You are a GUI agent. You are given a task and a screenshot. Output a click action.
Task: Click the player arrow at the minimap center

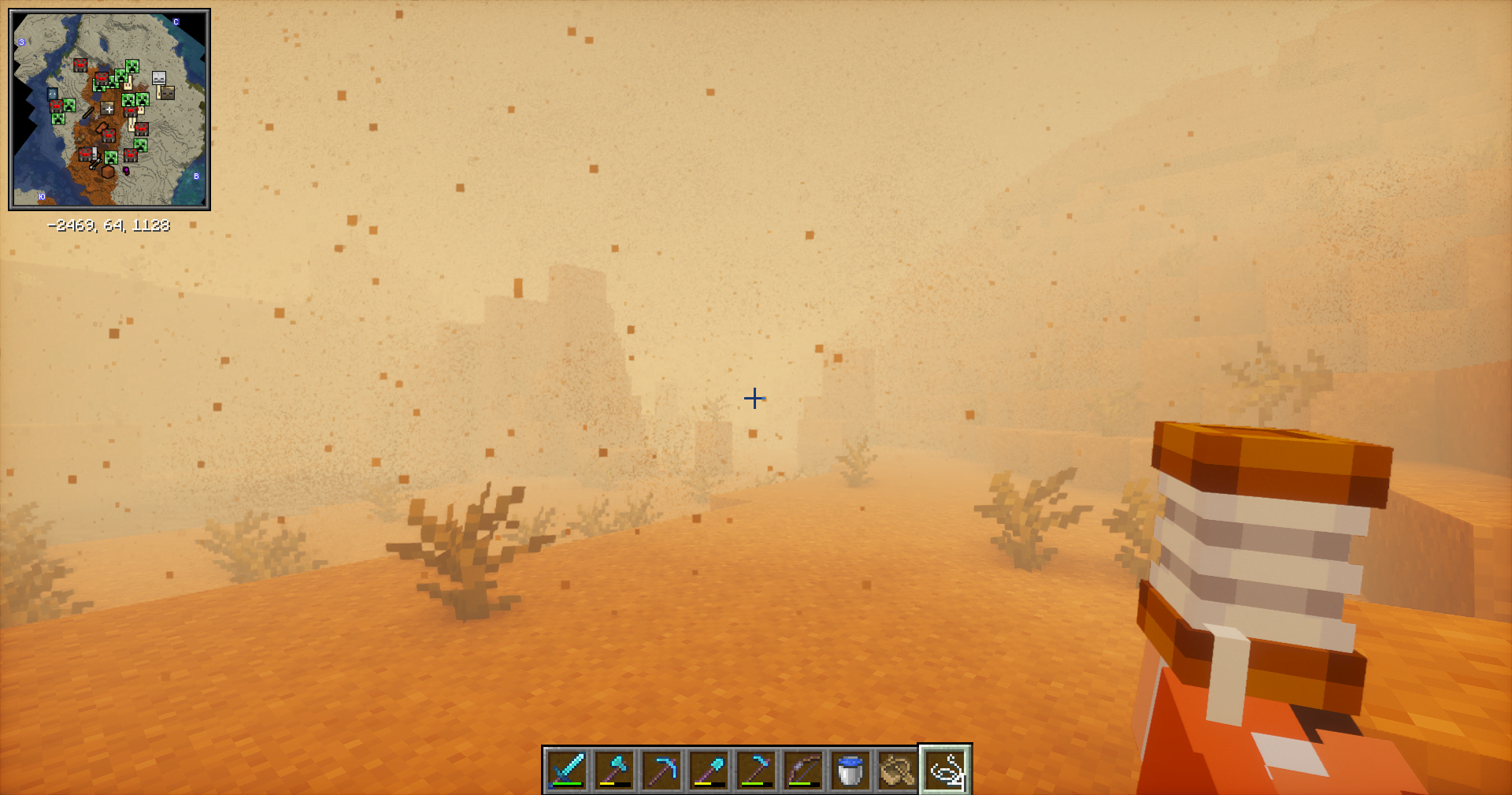pyautogui.click(x=109, y=109)
